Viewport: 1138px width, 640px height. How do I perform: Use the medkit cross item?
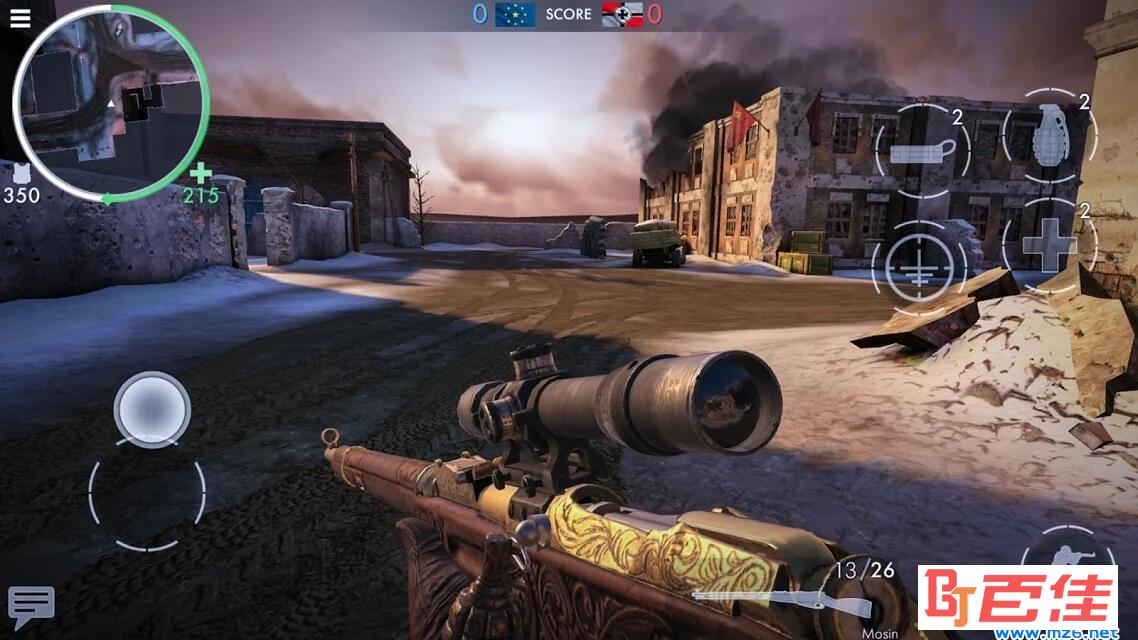[1048, 246]
